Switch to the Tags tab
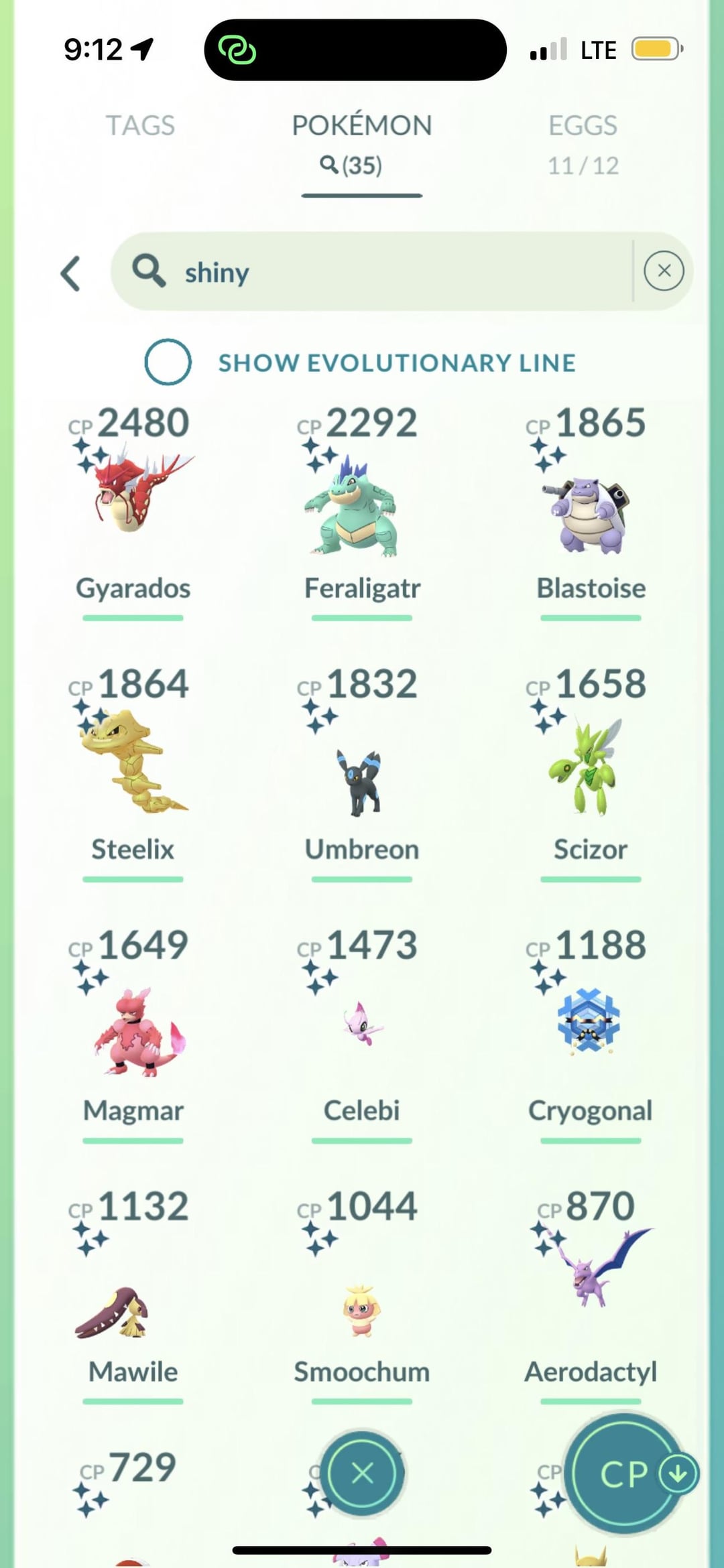Image resolution: width=724 pixels, height=1568 pixels. click(140, 125)
